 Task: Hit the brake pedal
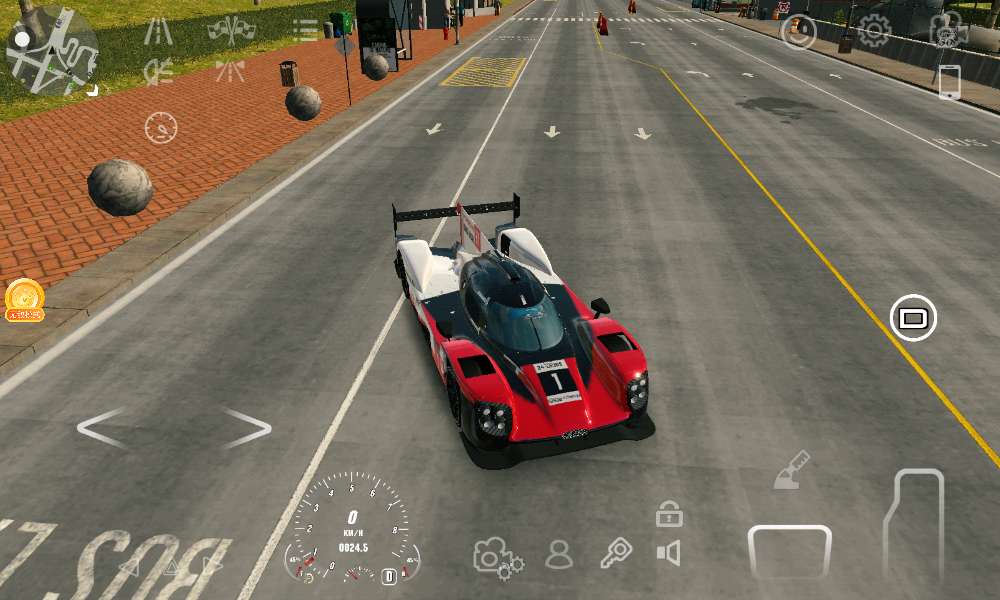coord(790,552)
